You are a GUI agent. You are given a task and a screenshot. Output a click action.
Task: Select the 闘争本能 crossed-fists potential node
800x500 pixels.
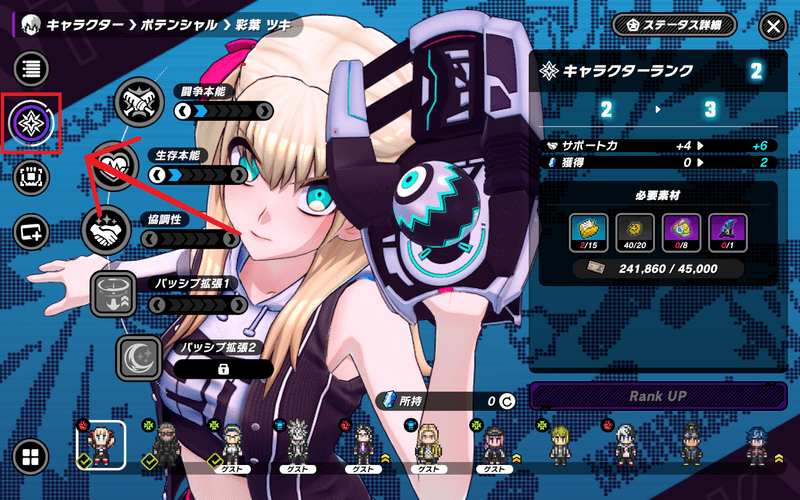coord(138,101)
